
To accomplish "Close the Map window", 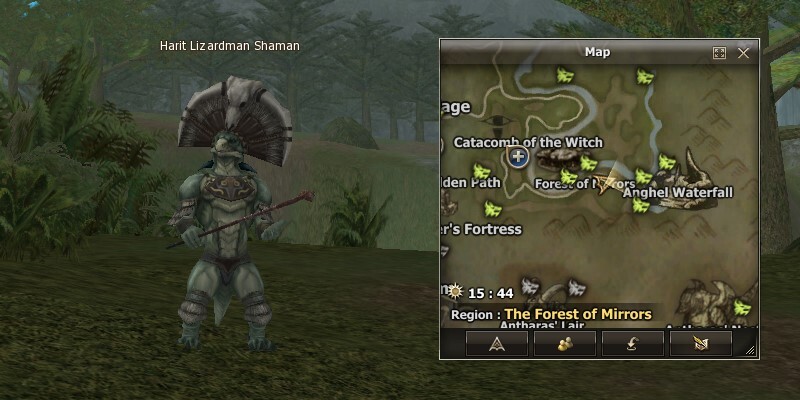I will (x=743, y=53).
